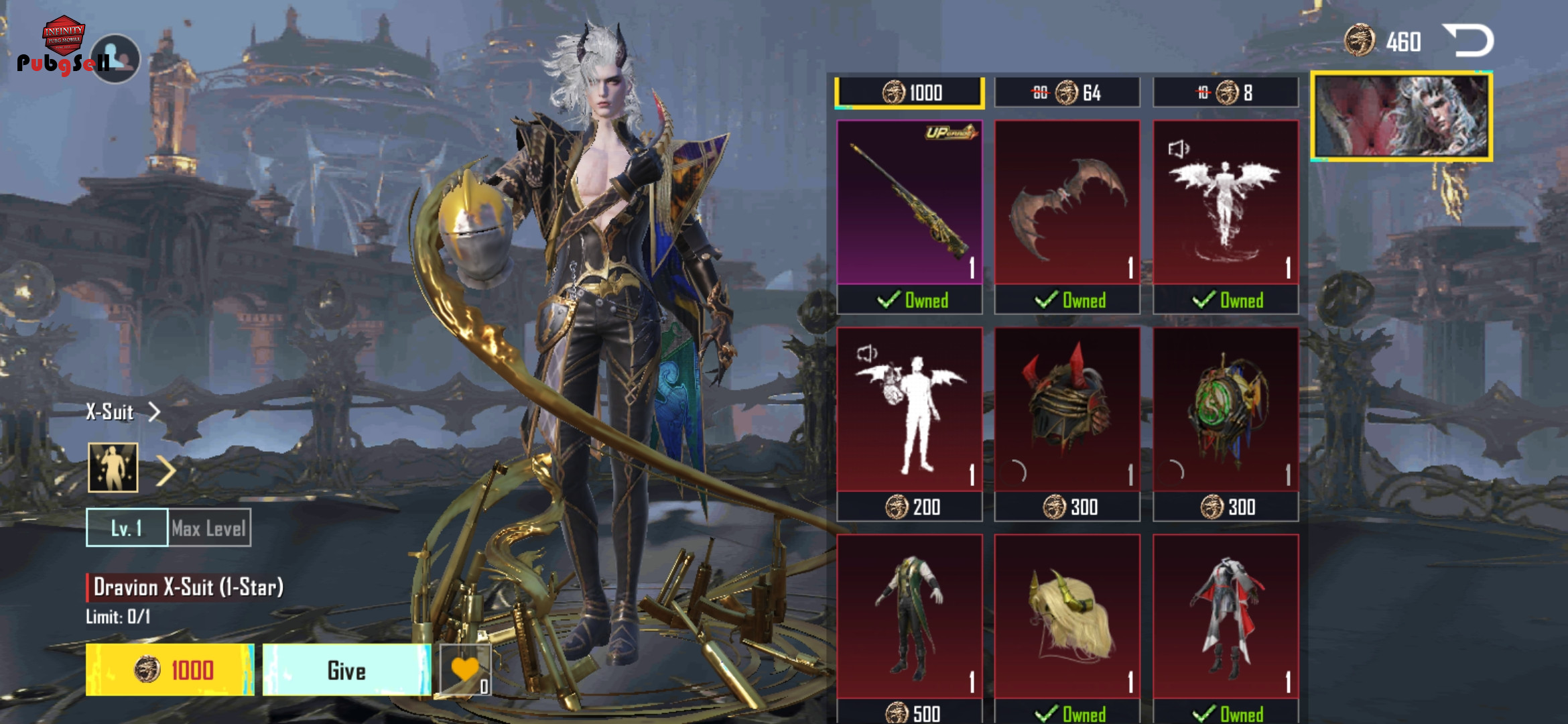Select the 200 coin emote tile
Image resolution: width=1568 pixels, height=724 pixels.
[909, 410]
